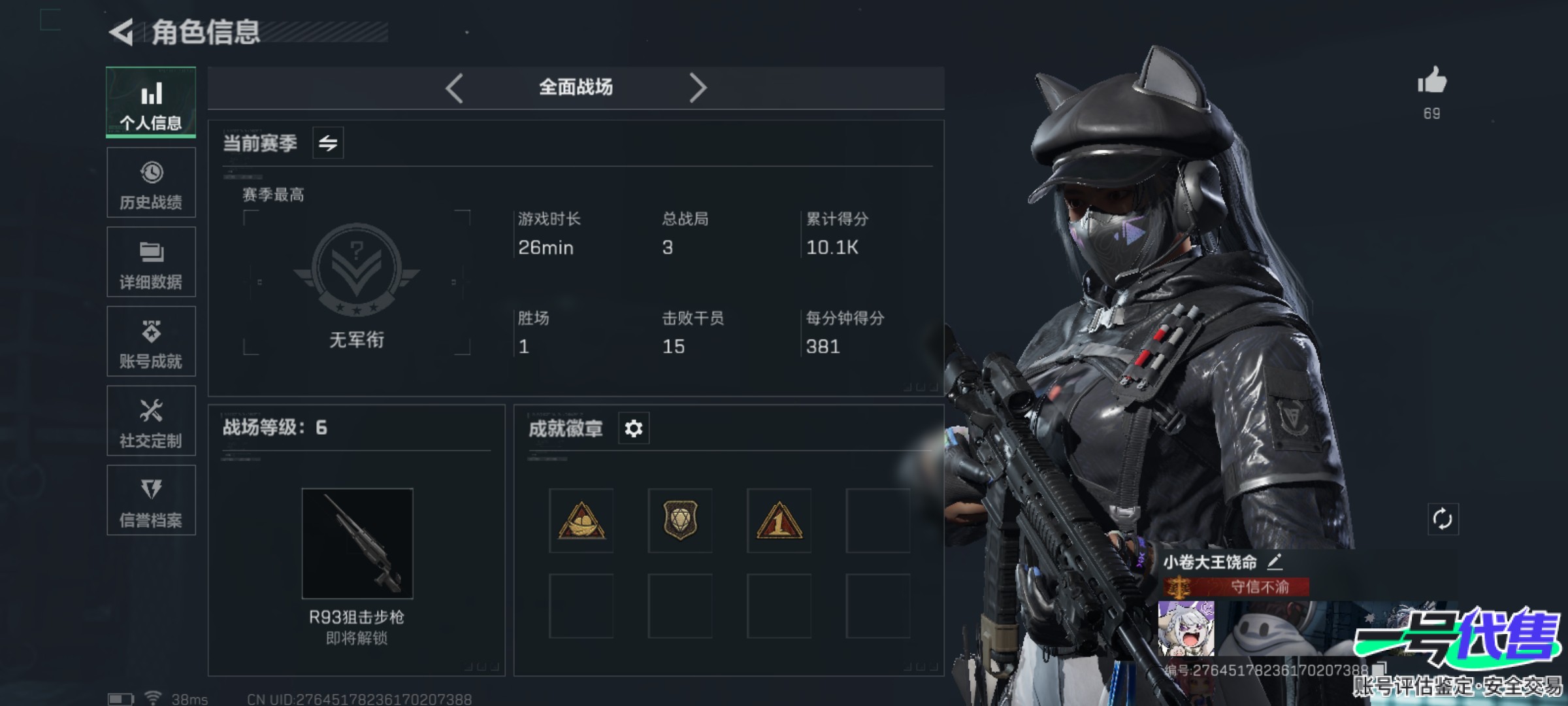Click the gold triangle badge numbered 1
The width and height of the screenshot is (1568, 706).
point(779,521)
